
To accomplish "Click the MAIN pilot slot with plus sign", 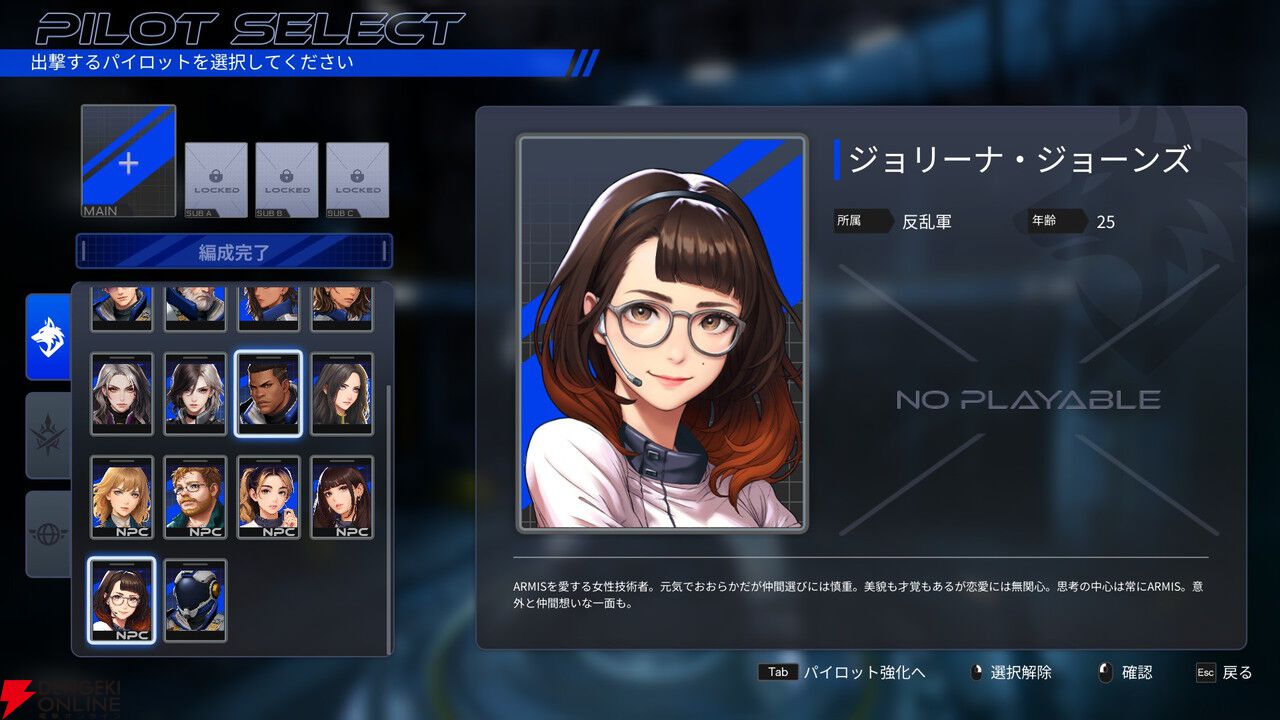I will pyautogui.click(x=128, y=161).
